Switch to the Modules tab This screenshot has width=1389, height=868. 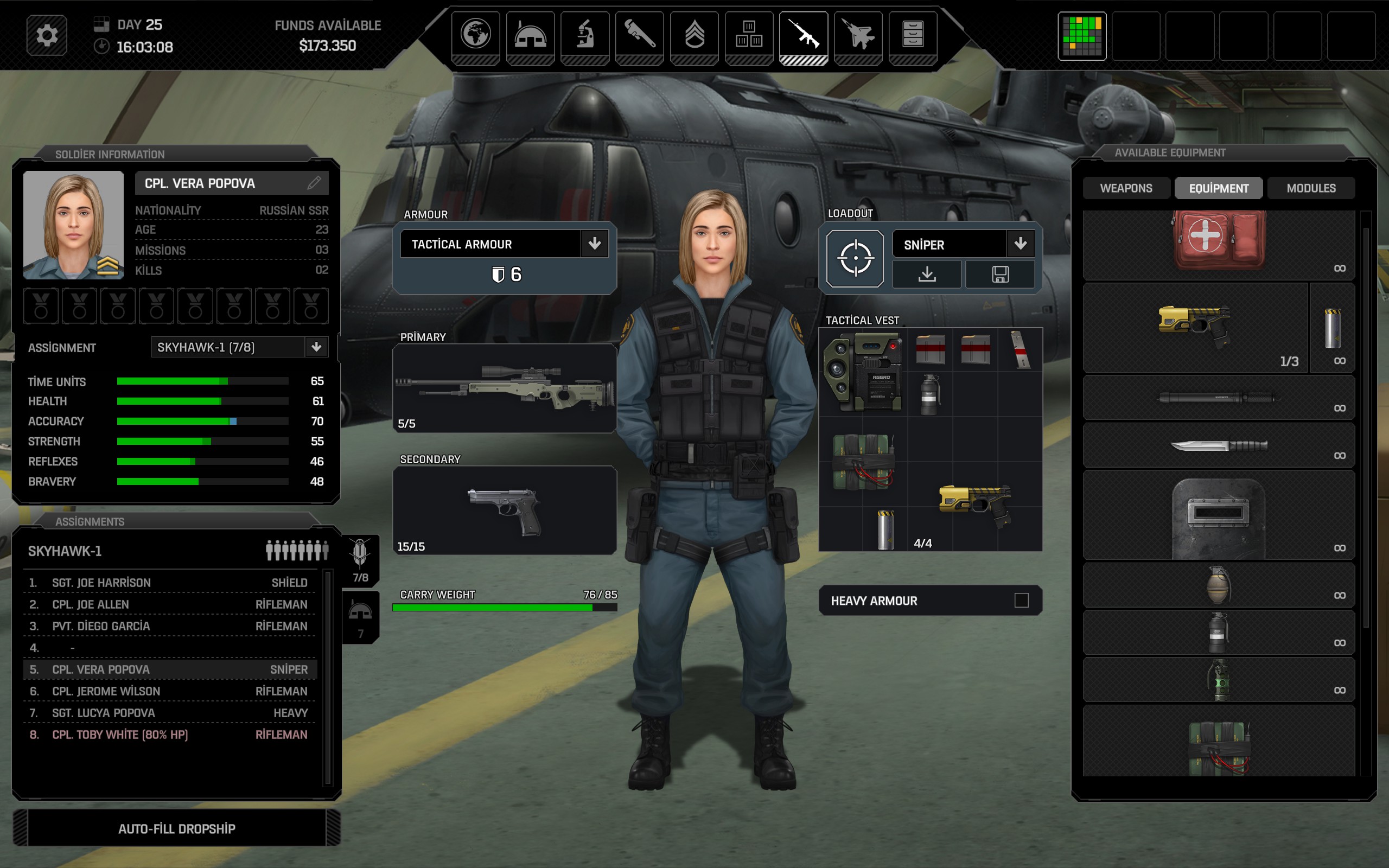pyautogui.click(x=1311, y=188)
